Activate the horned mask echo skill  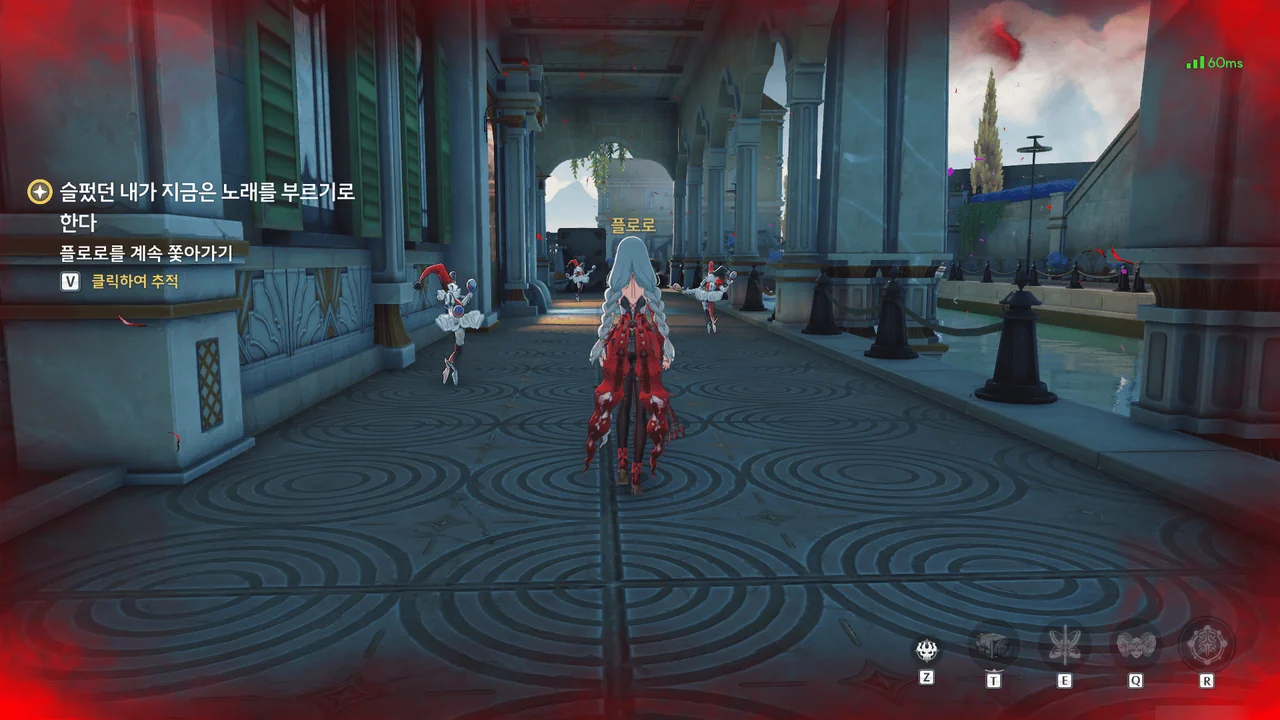(x=1136, y=646)
